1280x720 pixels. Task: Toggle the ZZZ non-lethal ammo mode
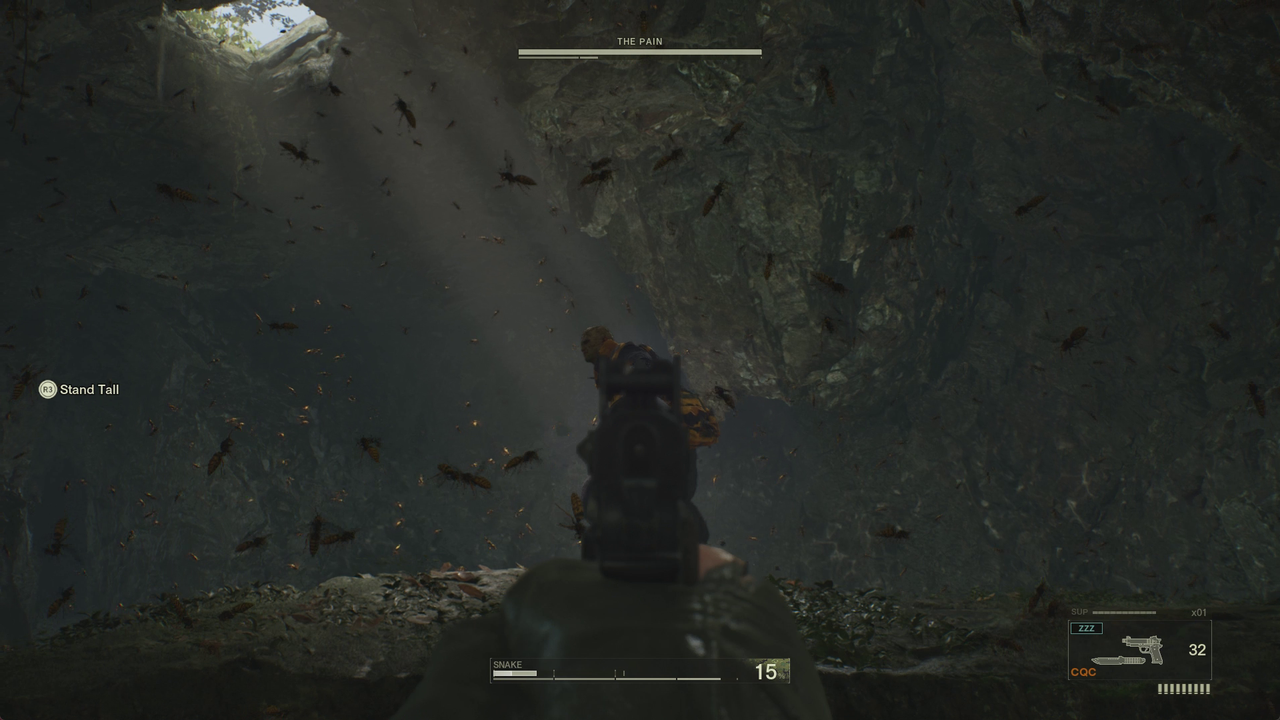coord(1086,627)
